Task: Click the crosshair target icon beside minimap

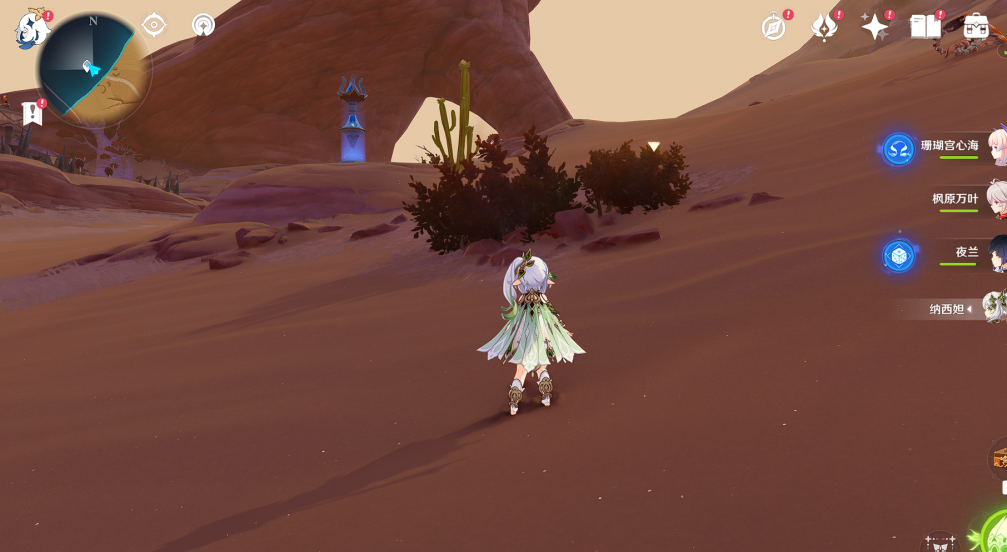Action: 154,25
